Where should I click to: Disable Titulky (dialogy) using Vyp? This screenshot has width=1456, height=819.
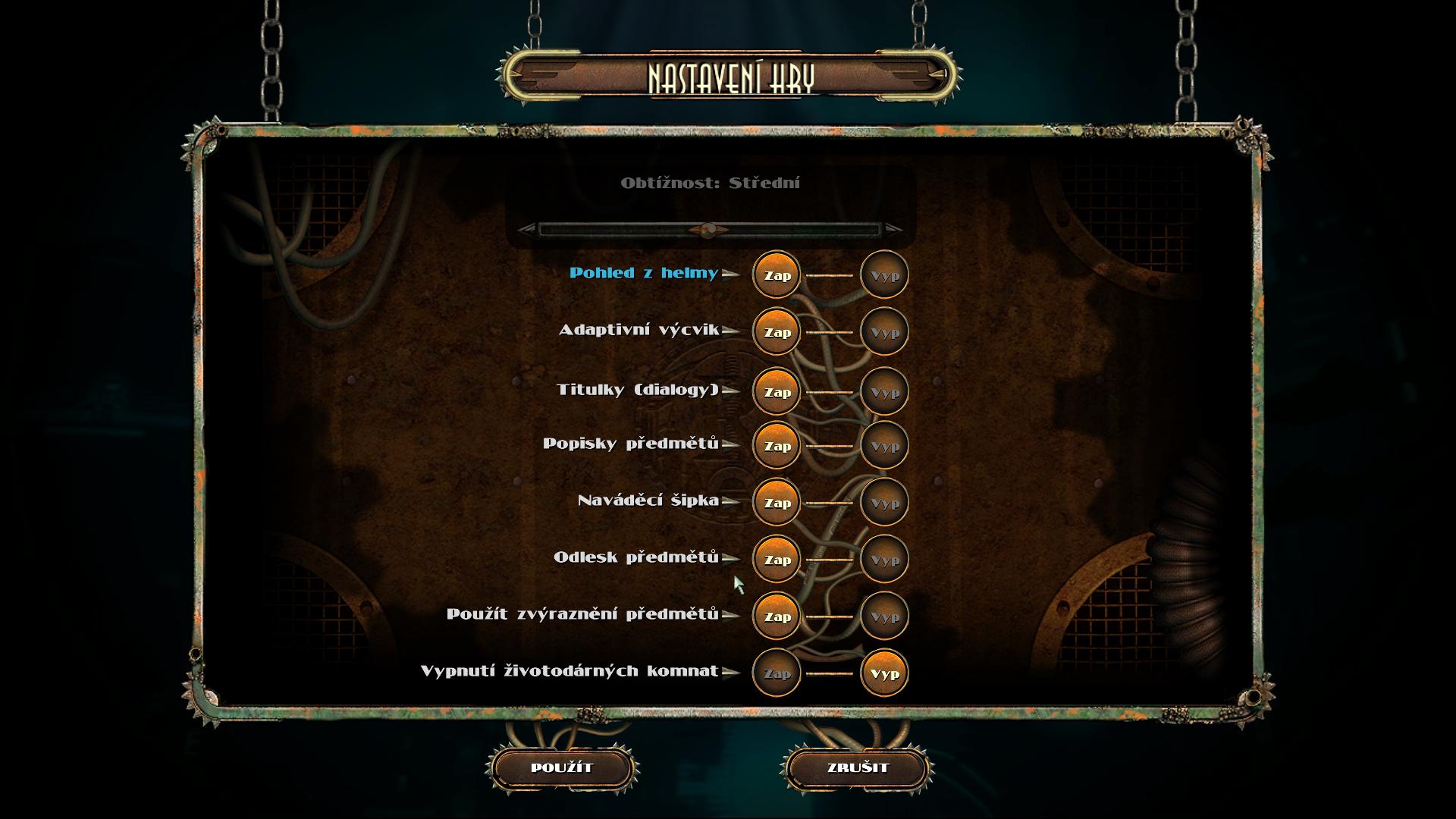(x=884, y=392)
